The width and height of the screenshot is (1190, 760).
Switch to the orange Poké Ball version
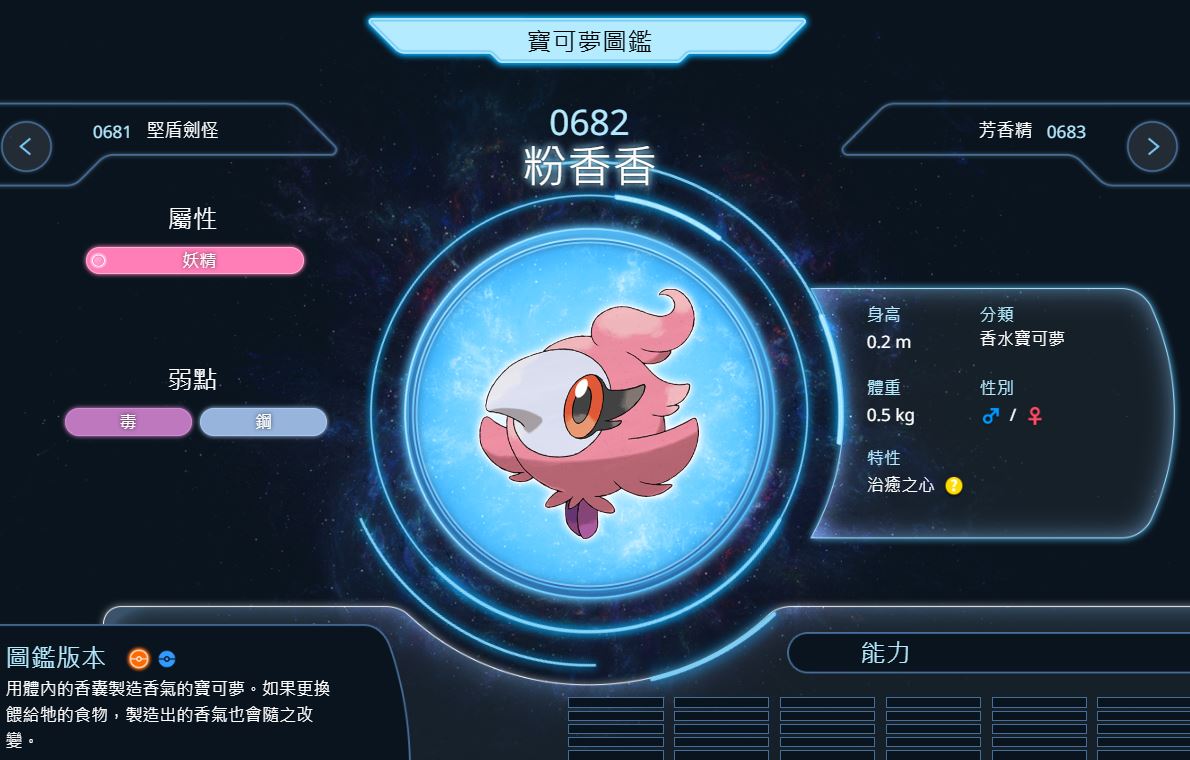click(138, 659)
